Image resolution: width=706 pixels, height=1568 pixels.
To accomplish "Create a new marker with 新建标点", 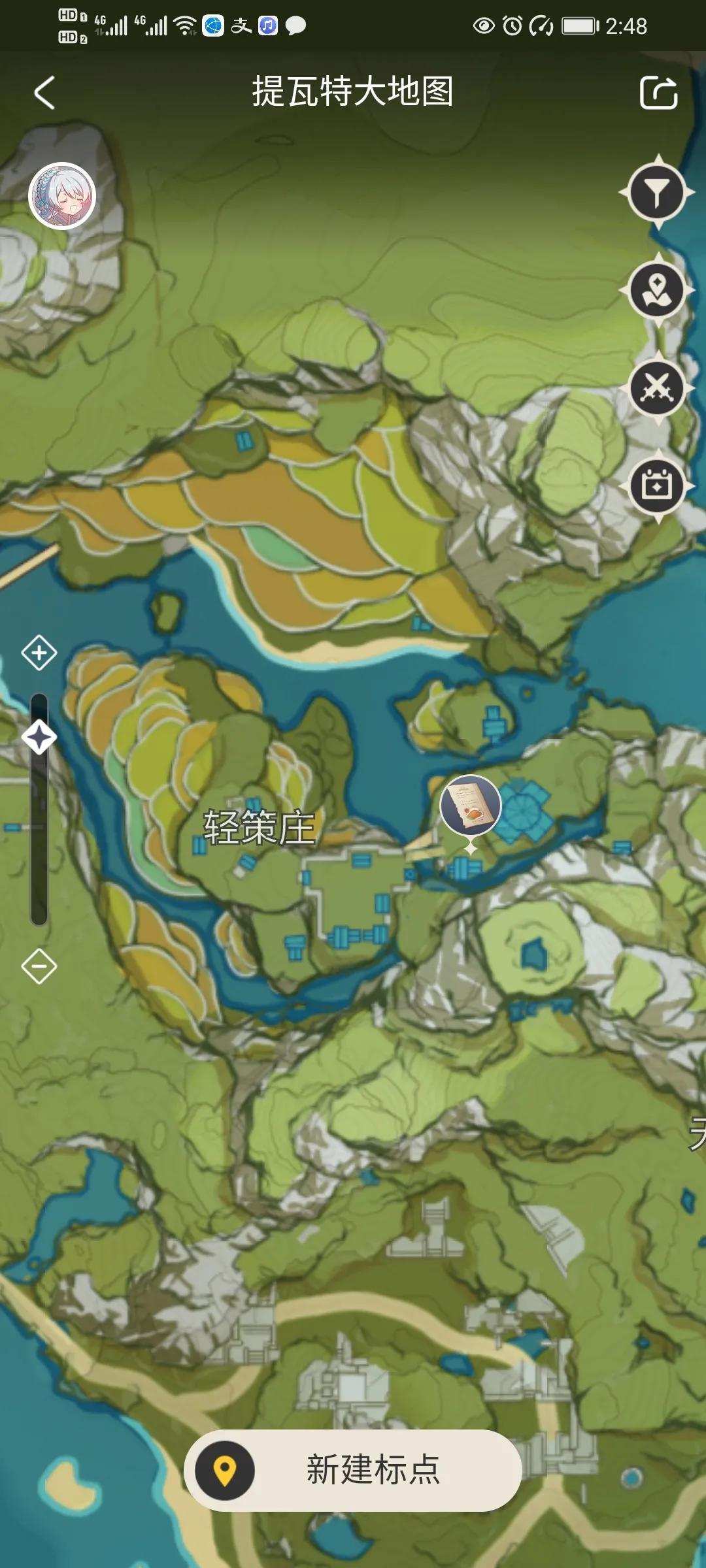I will pos(353,1471).
